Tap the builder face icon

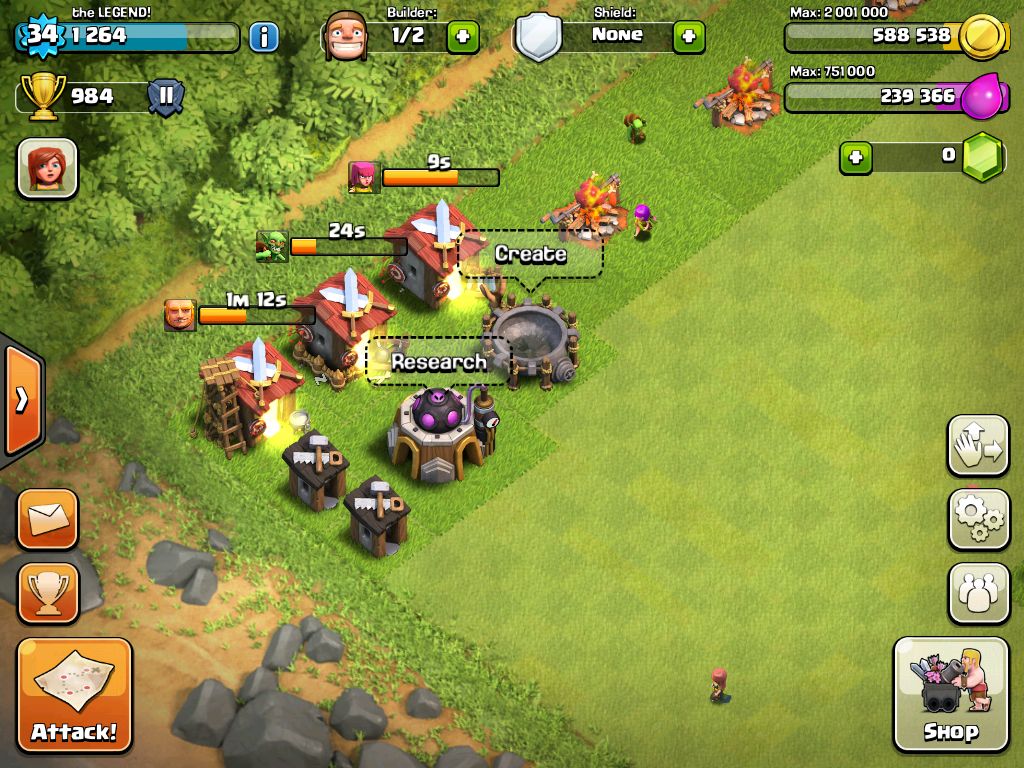(346, 36)
